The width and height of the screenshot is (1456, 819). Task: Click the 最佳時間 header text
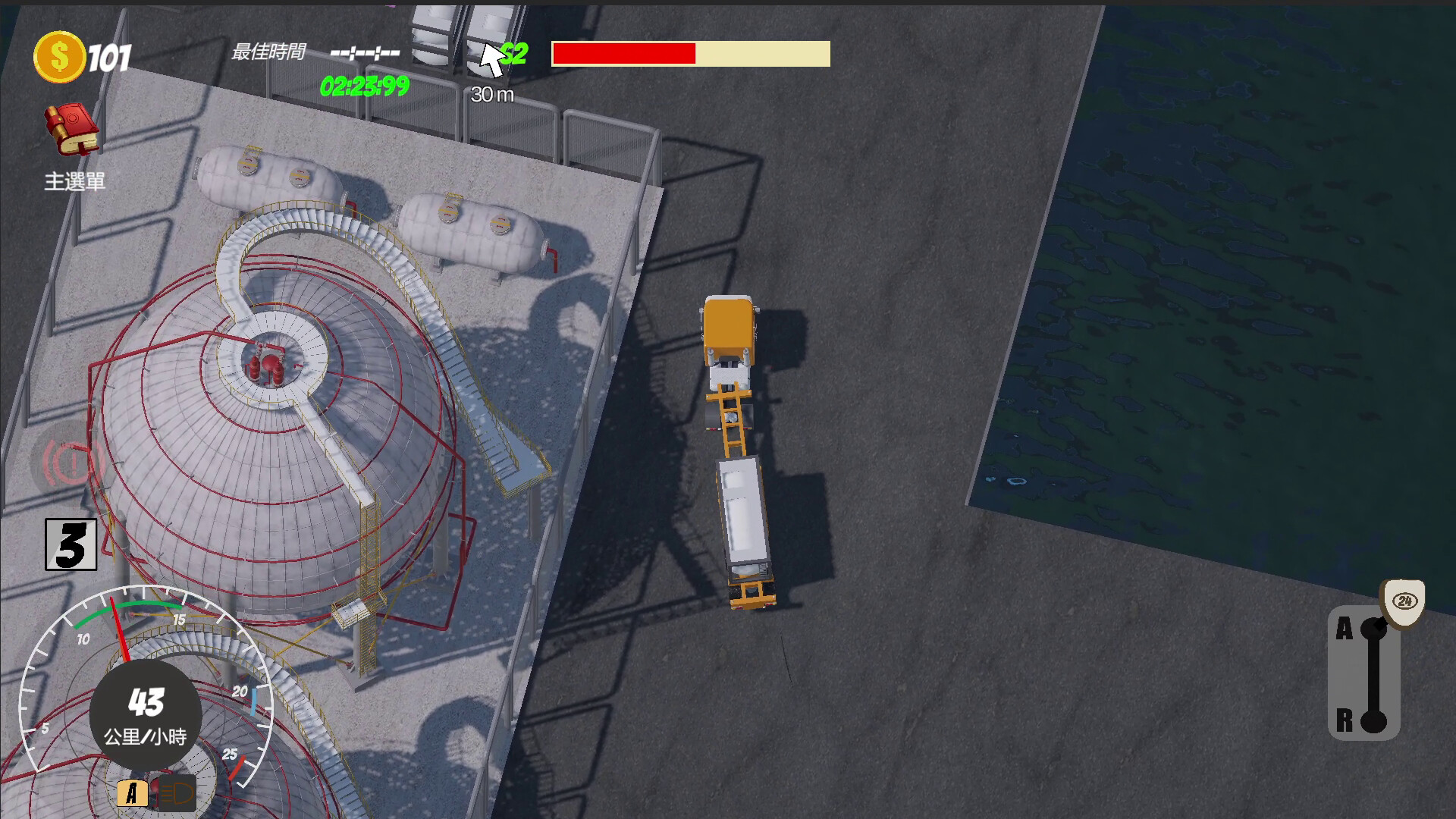coord(269,53)
